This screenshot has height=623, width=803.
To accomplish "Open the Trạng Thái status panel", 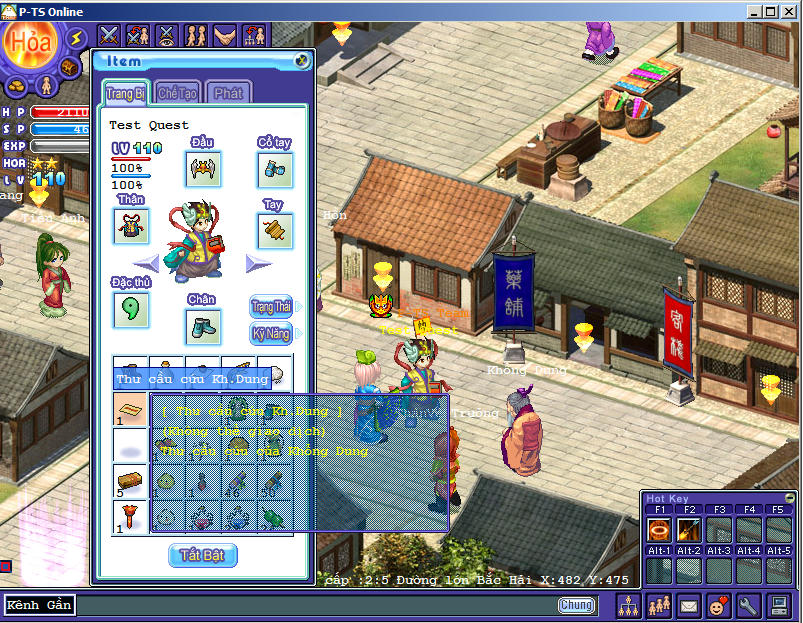I will [x=271, y=306].
